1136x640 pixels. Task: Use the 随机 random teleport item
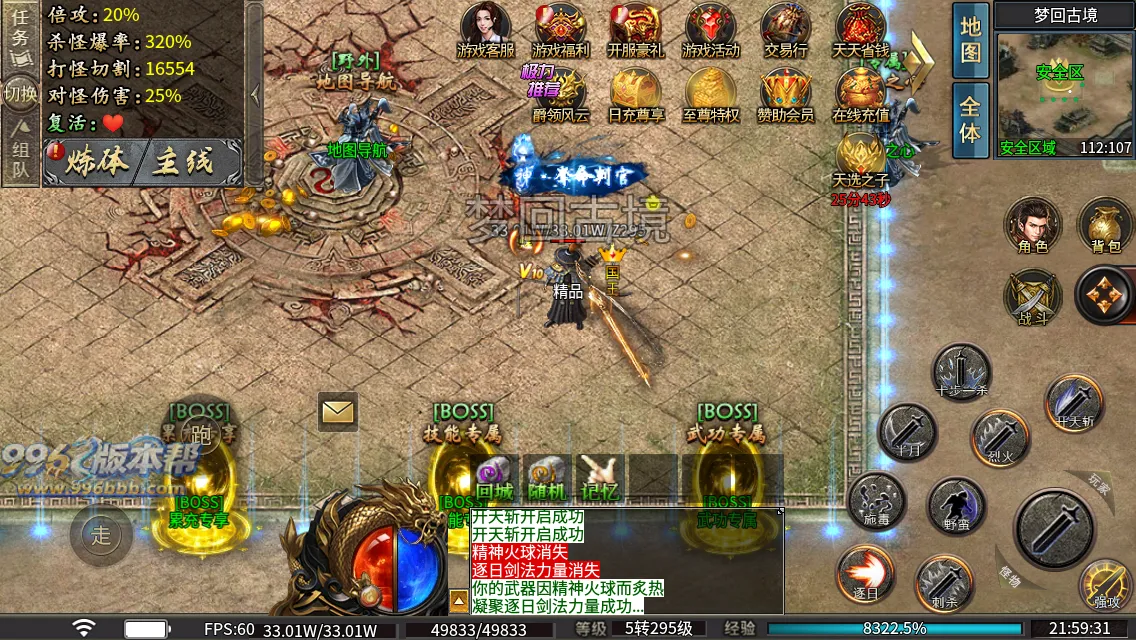[x=547, y=478]
